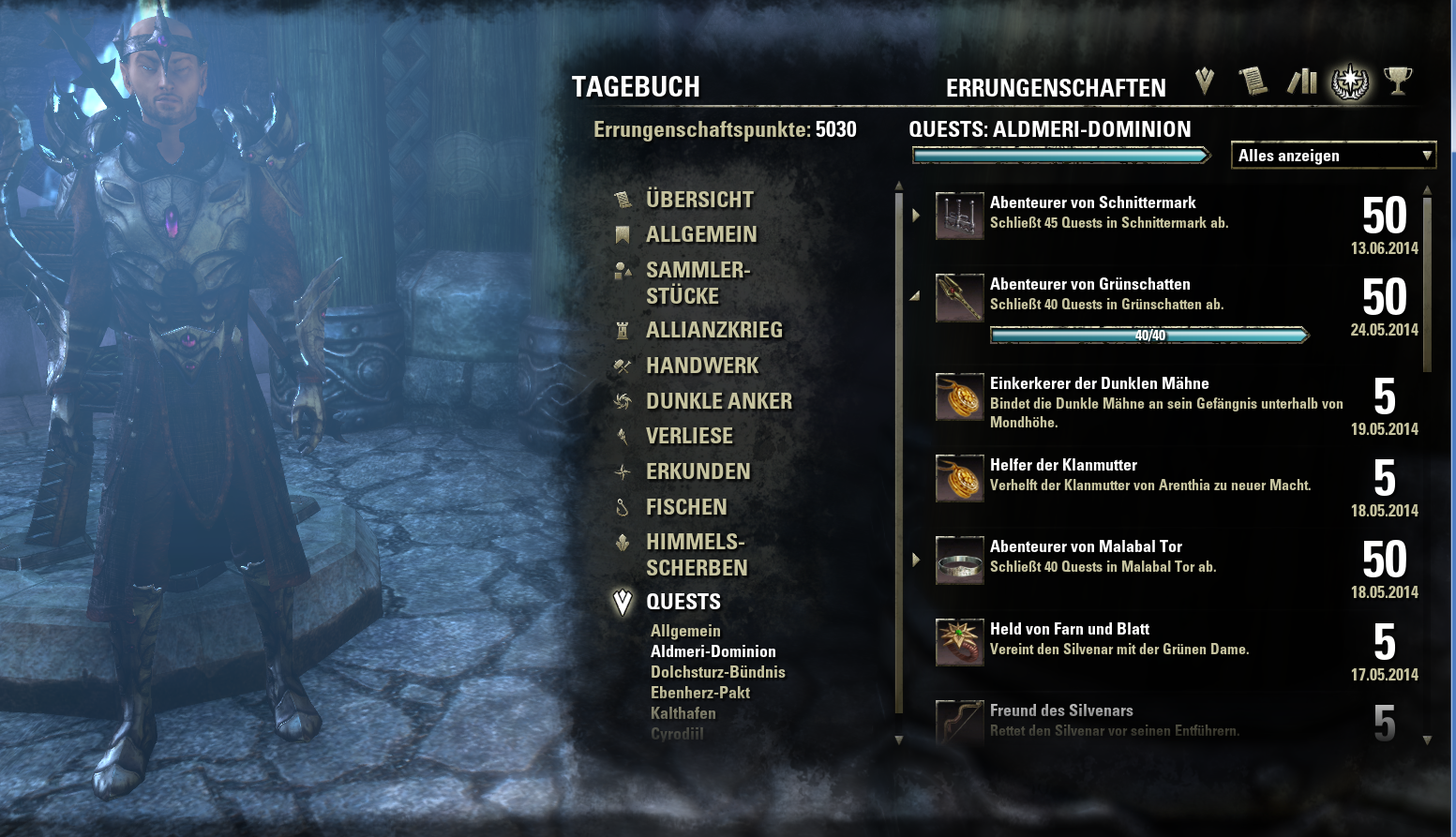This screenshot has width=1456, height=837.
Task: Expand the Abenteurer von Malabal Tor achievement
Action: 916,560
